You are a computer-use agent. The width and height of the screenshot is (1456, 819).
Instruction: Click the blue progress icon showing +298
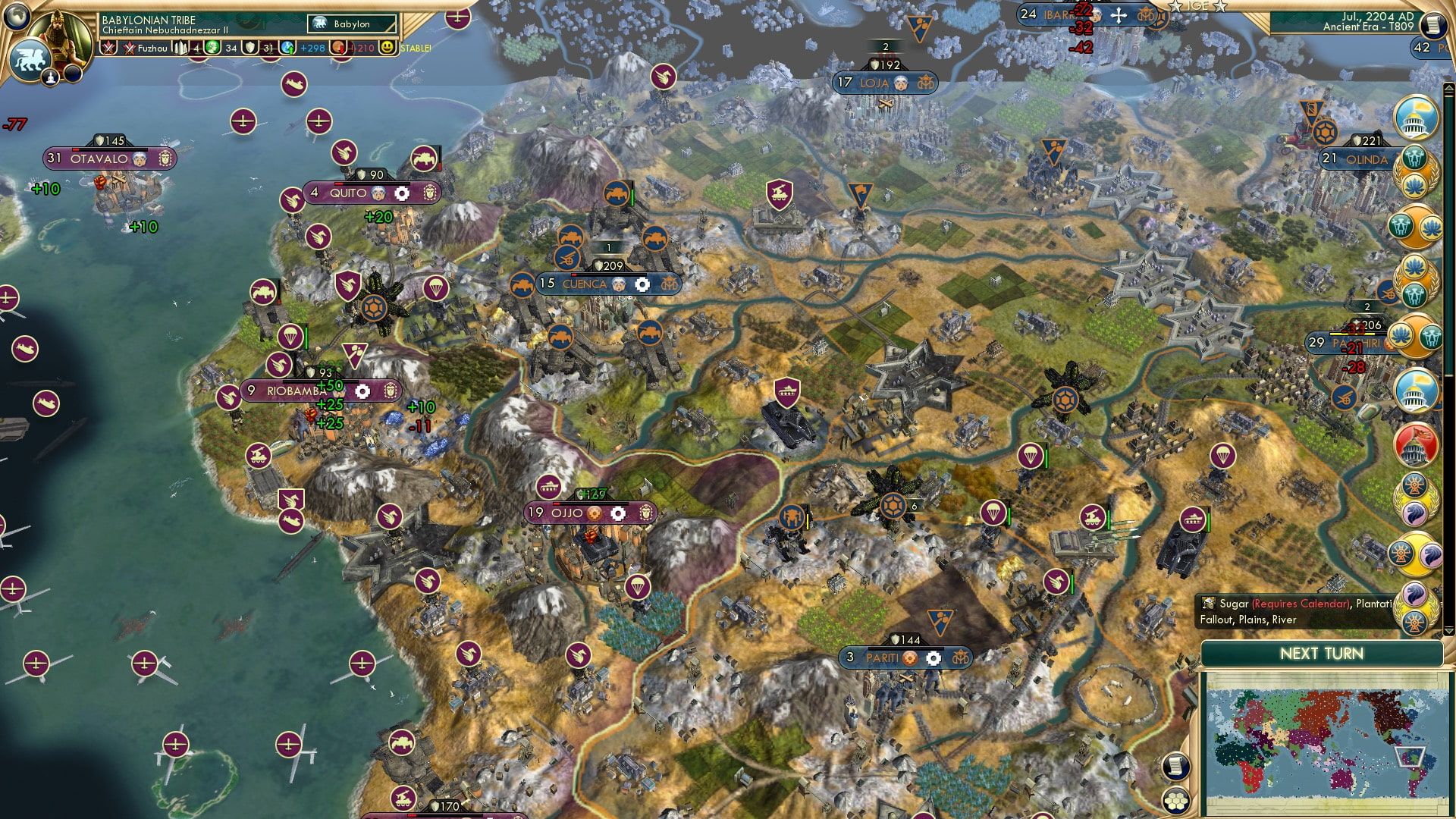(287, 49)
